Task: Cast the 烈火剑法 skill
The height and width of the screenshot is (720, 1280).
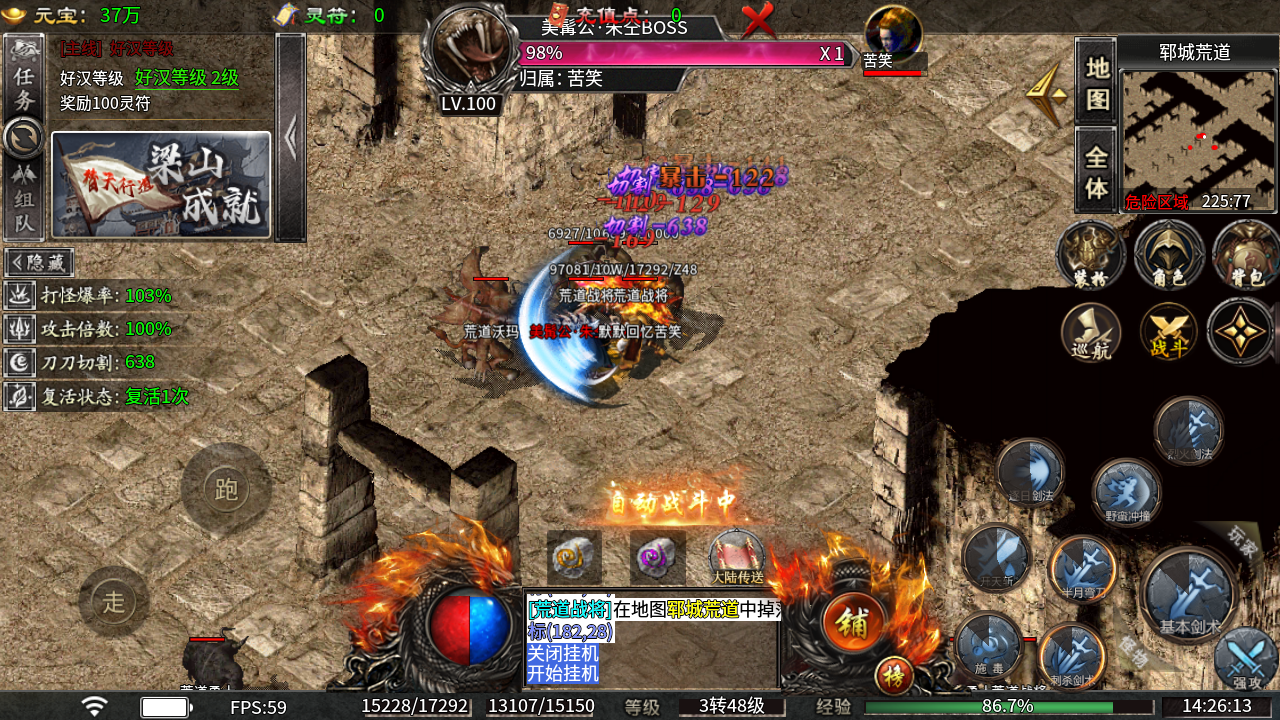Action: point(1188,432)
